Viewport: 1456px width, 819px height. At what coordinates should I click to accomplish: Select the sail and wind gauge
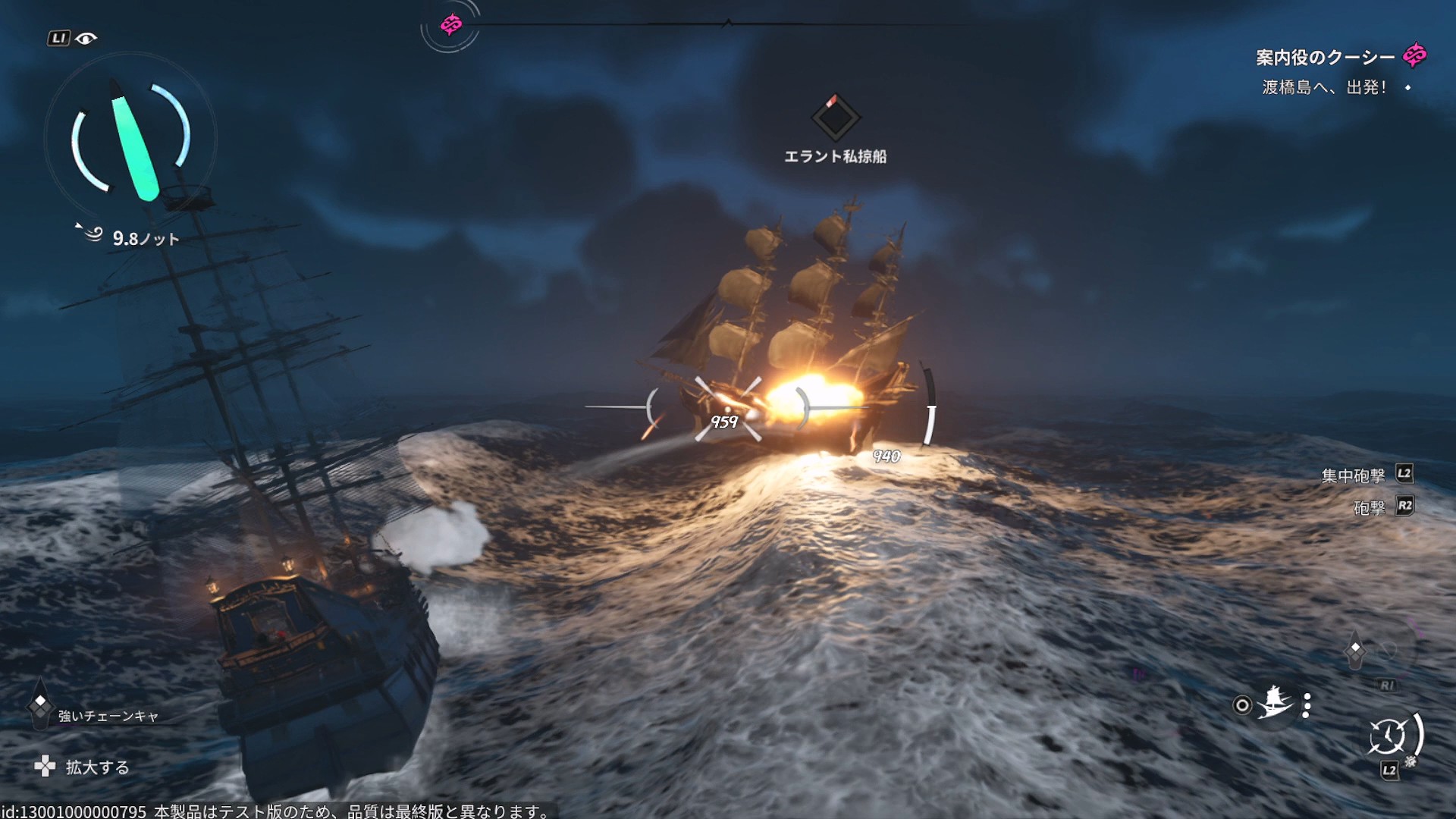pos(130,139)
